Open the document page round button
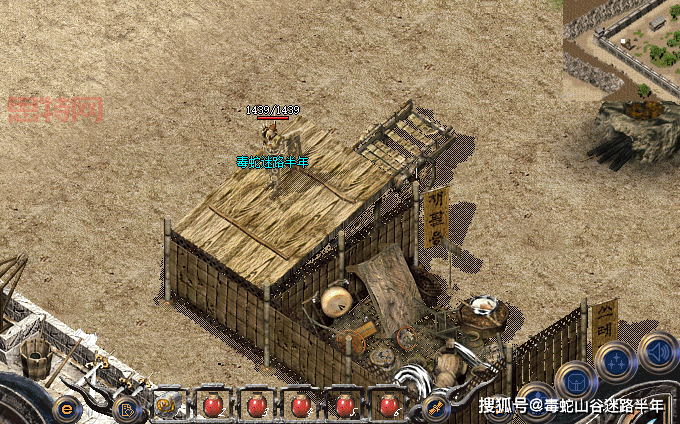 click(x=126, y=408)
